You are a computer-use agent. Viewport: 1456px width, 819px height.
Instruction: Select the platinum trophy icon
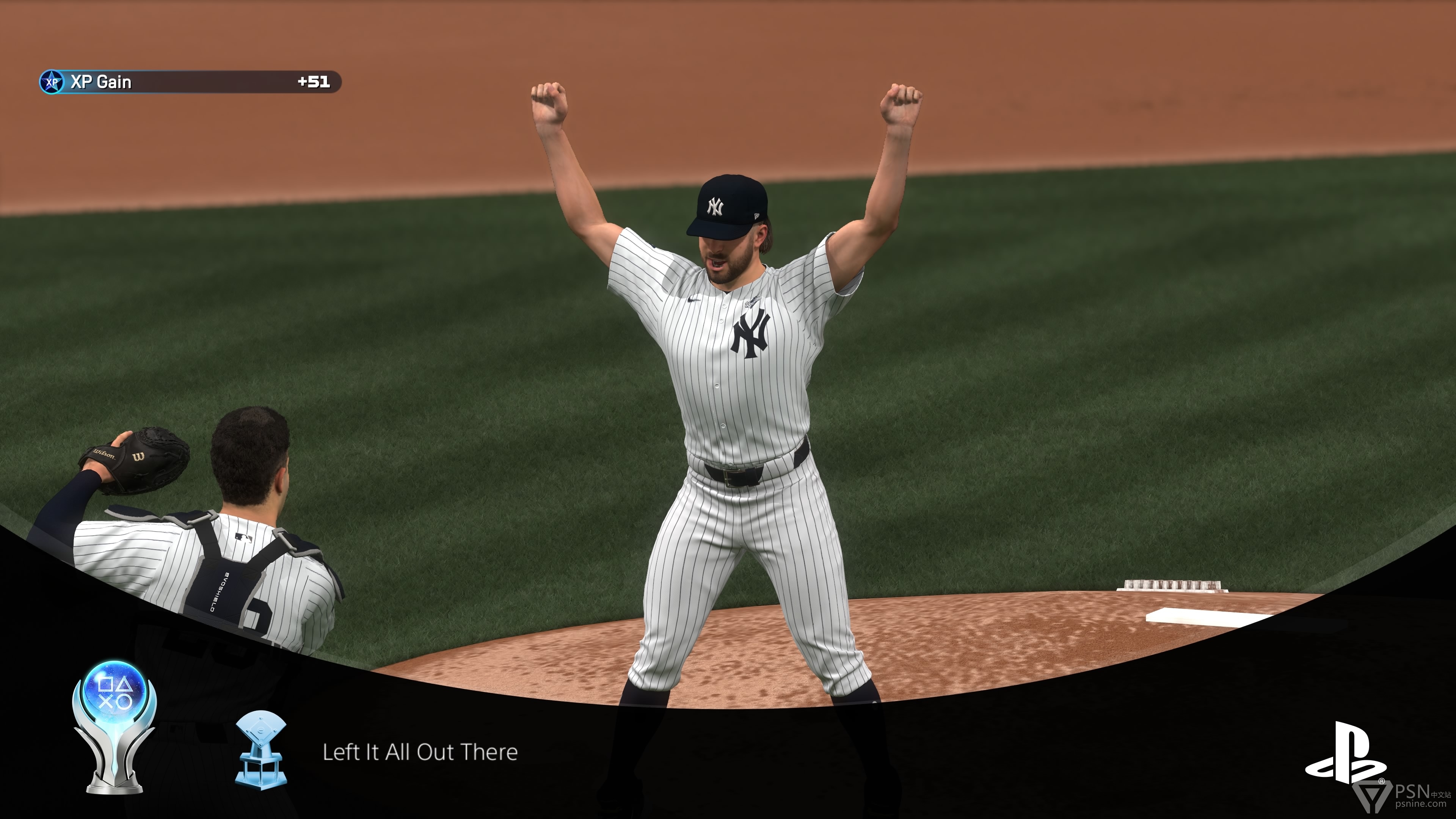pyautogui.click(x=114, y=726)
